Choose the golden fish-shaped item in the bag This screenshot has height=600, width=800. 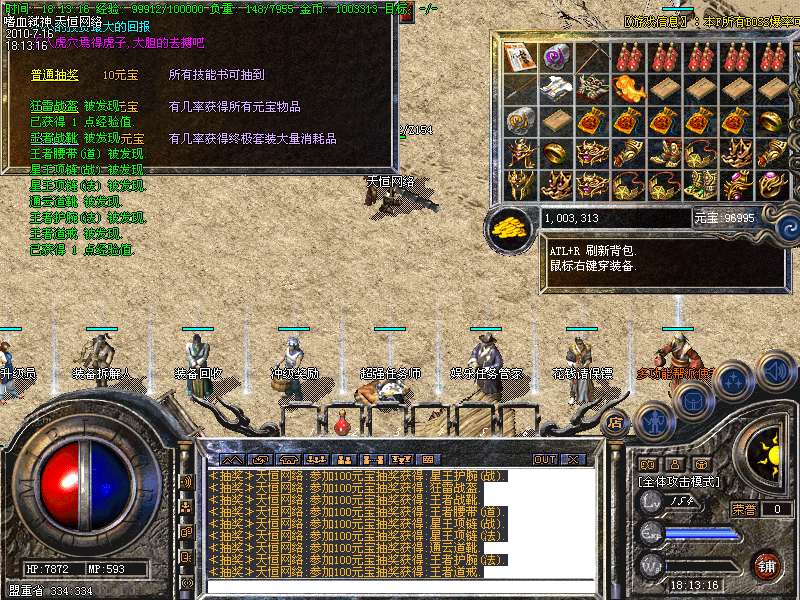(626, 90)
